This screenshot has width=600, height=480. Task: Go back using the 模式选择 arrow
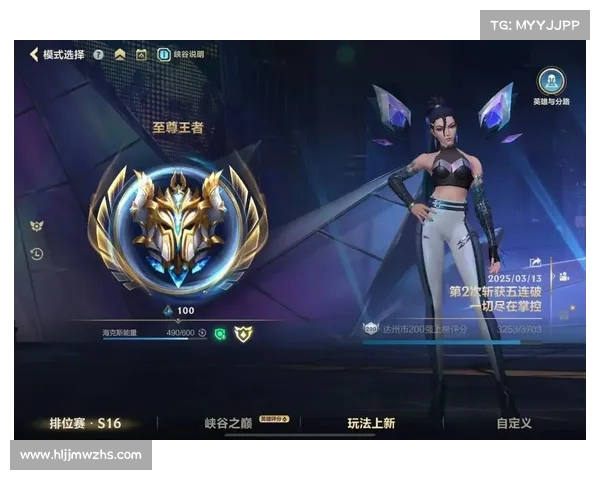(34, 54)
